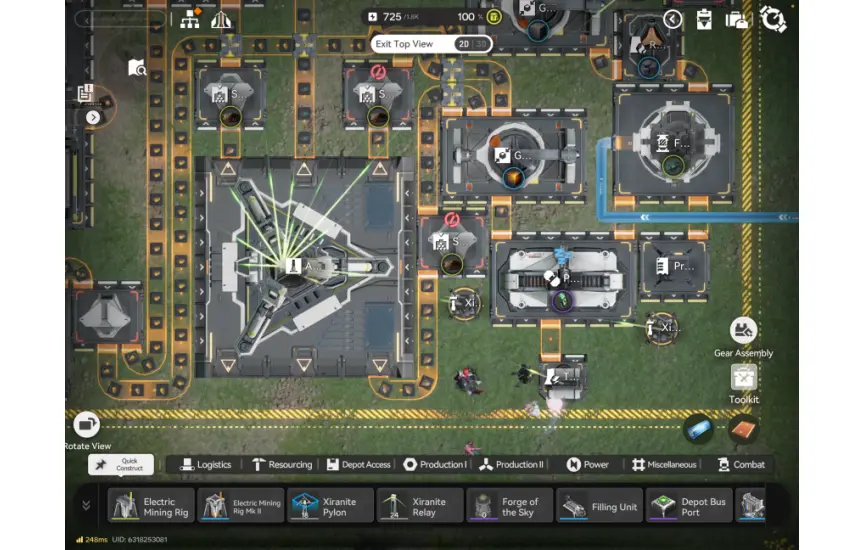Show Production I buildings
Viewport: 865px width, 550px height.
point(435,465)
